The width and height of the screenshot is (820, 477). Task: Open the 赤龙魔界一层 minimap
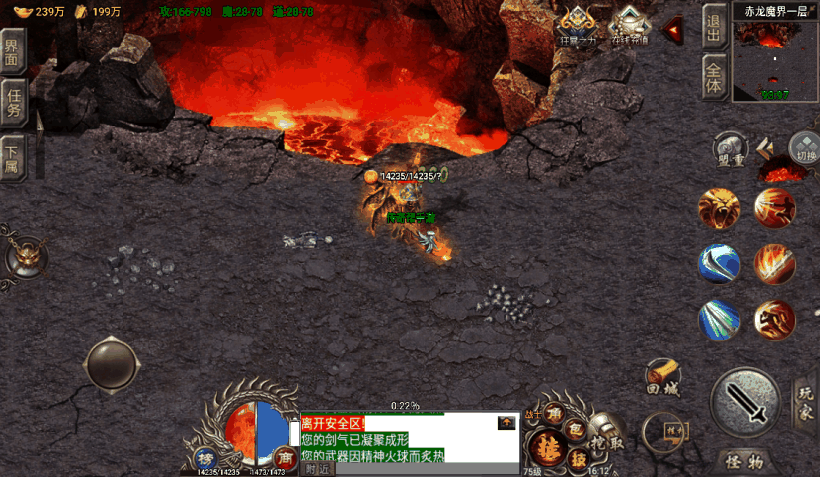775,60
